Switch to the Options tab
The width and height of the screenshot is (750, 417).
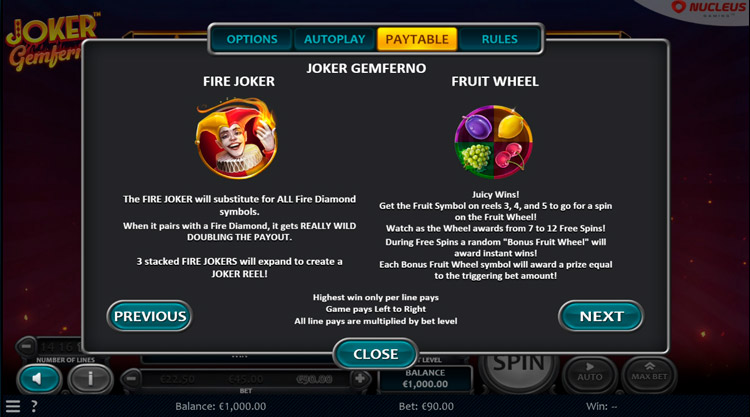[x=251, y=40]
